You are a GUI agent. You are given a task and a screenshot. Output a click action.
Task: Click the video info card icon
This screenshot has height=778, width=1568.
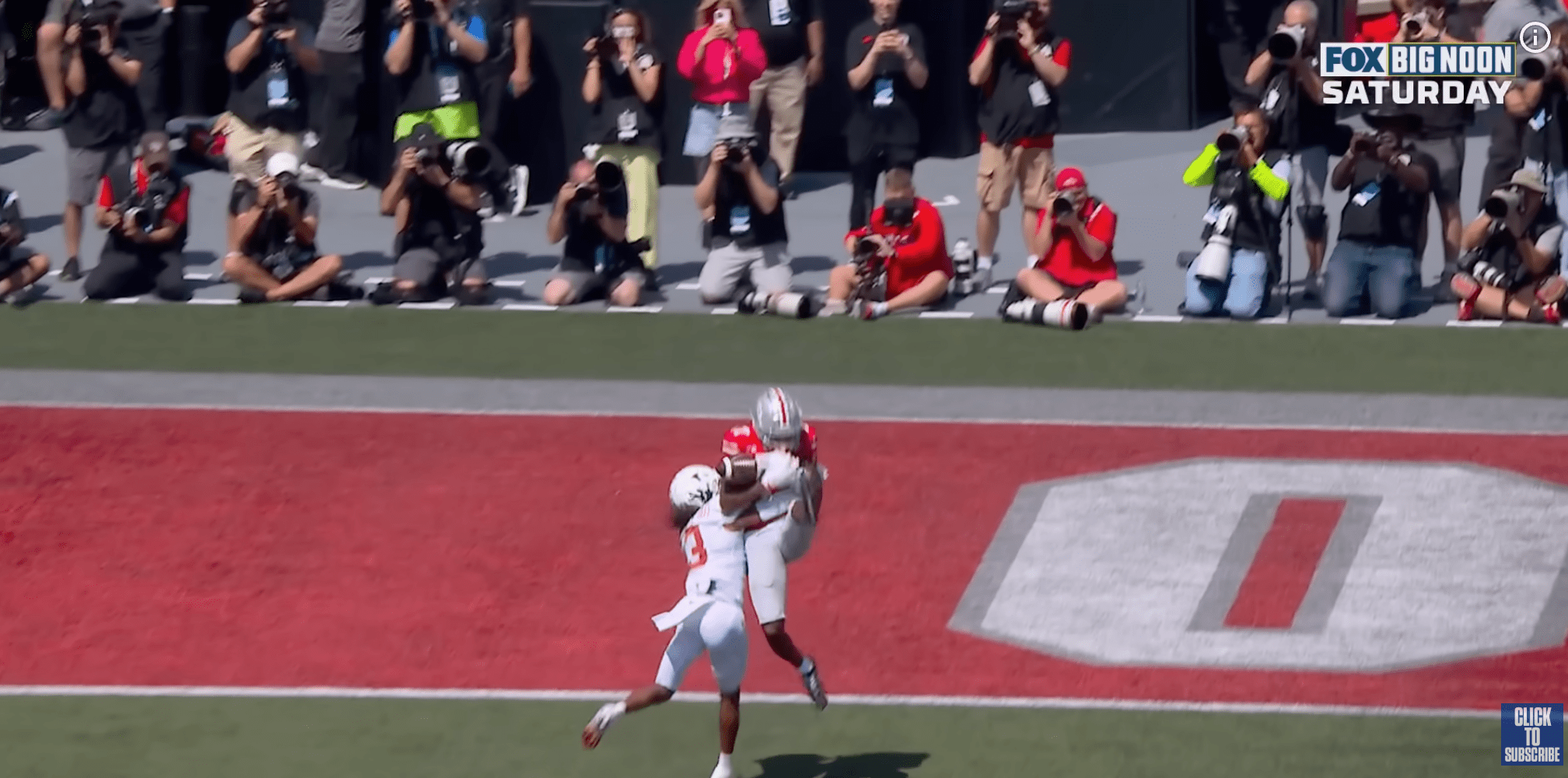pyautogui.click(x=1535, y=37)
